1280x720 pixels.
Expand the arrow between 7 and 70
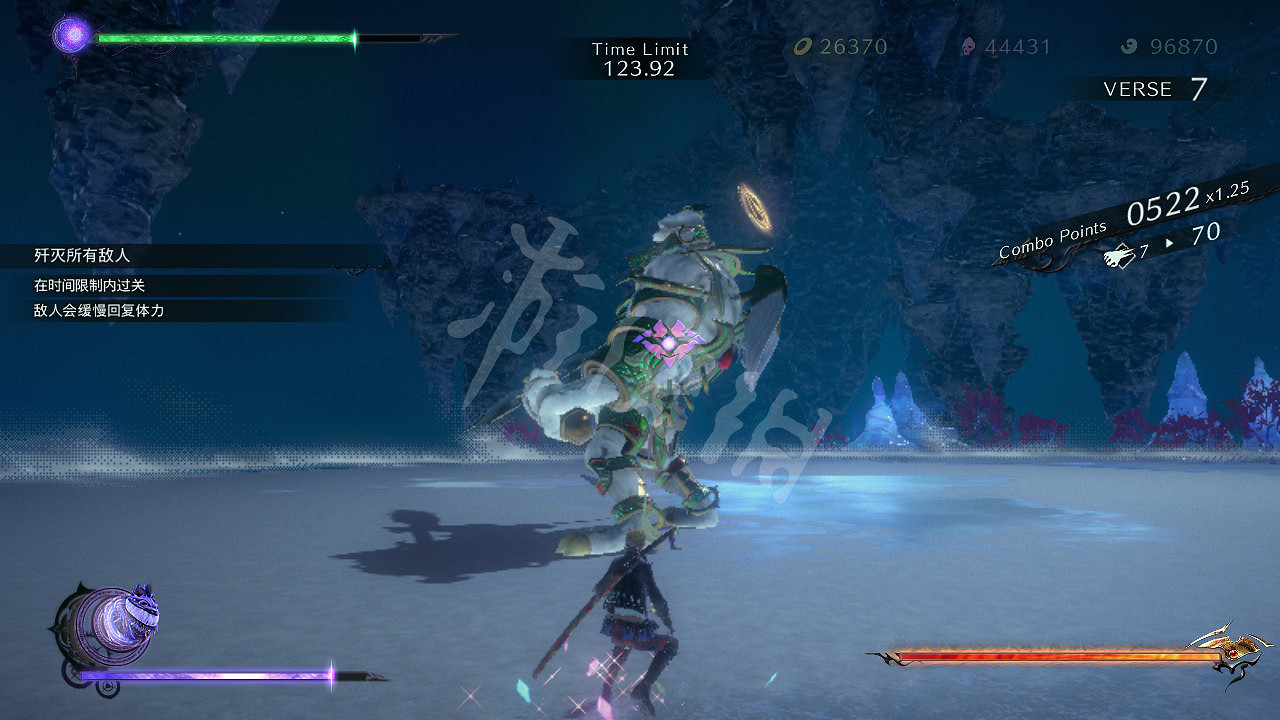[x=1168, y=243]
